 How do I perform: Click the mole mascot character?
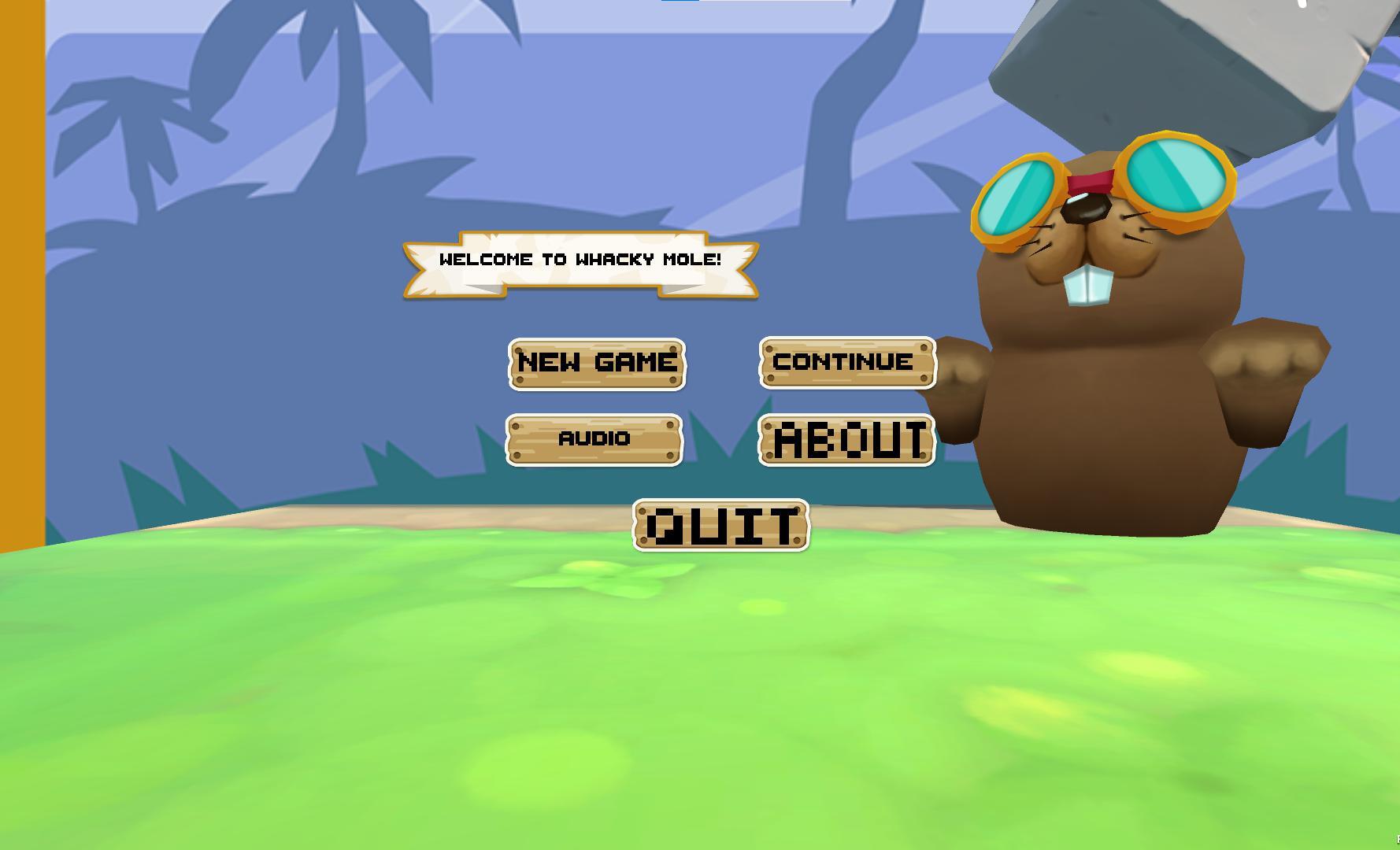(1102, 354)
